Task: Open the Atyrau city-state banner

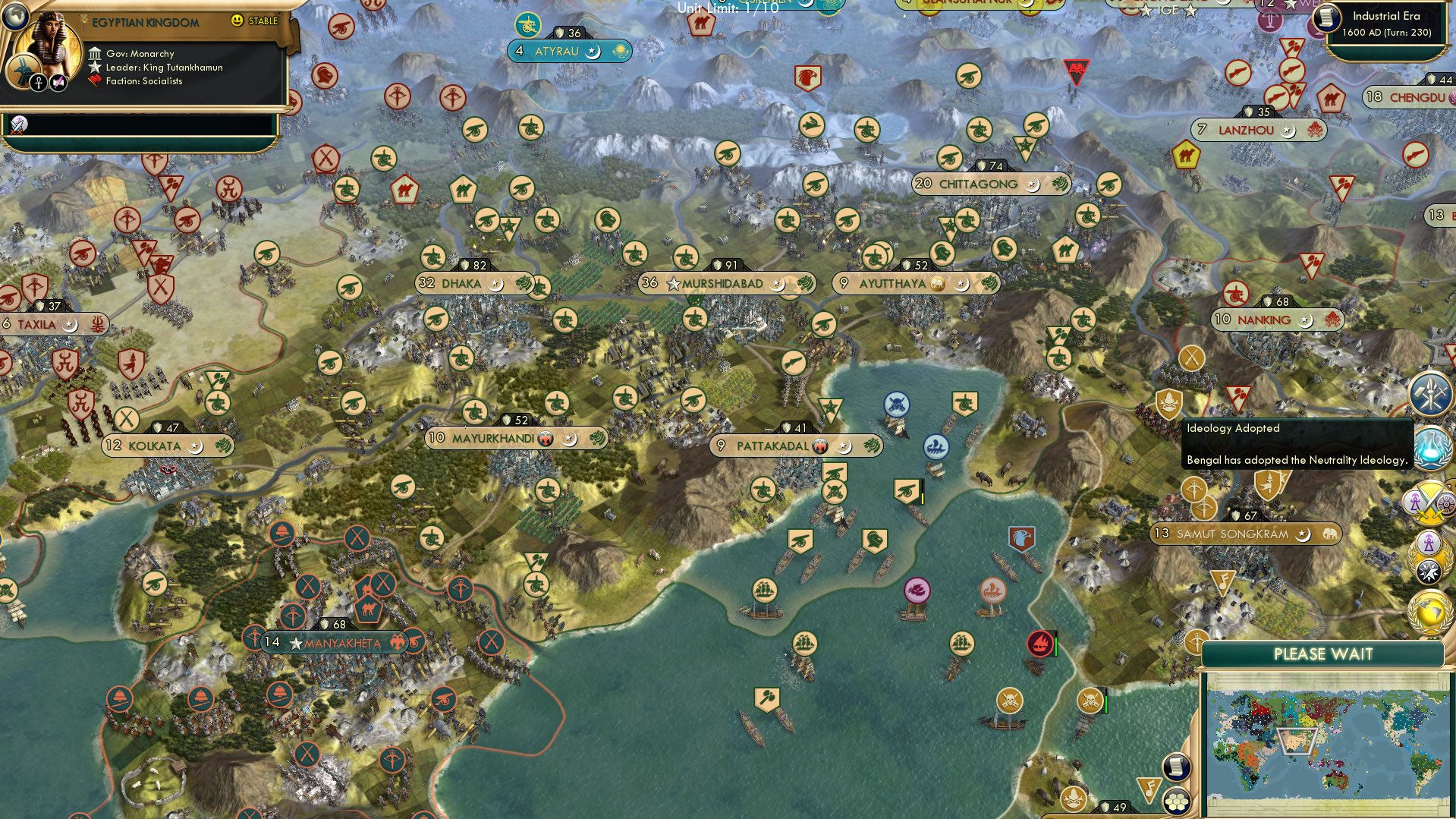Action: click(x=569, y=50)
